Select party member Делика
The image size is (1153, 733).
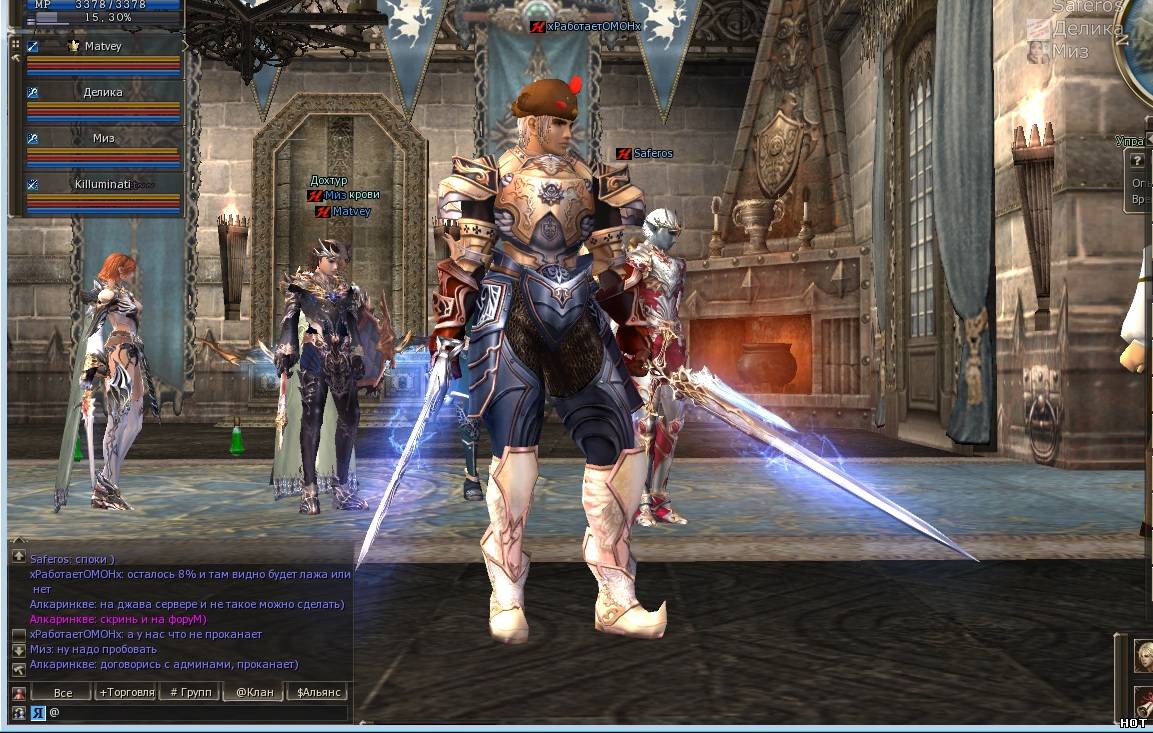pyautogui.click(x=103, y=93)
